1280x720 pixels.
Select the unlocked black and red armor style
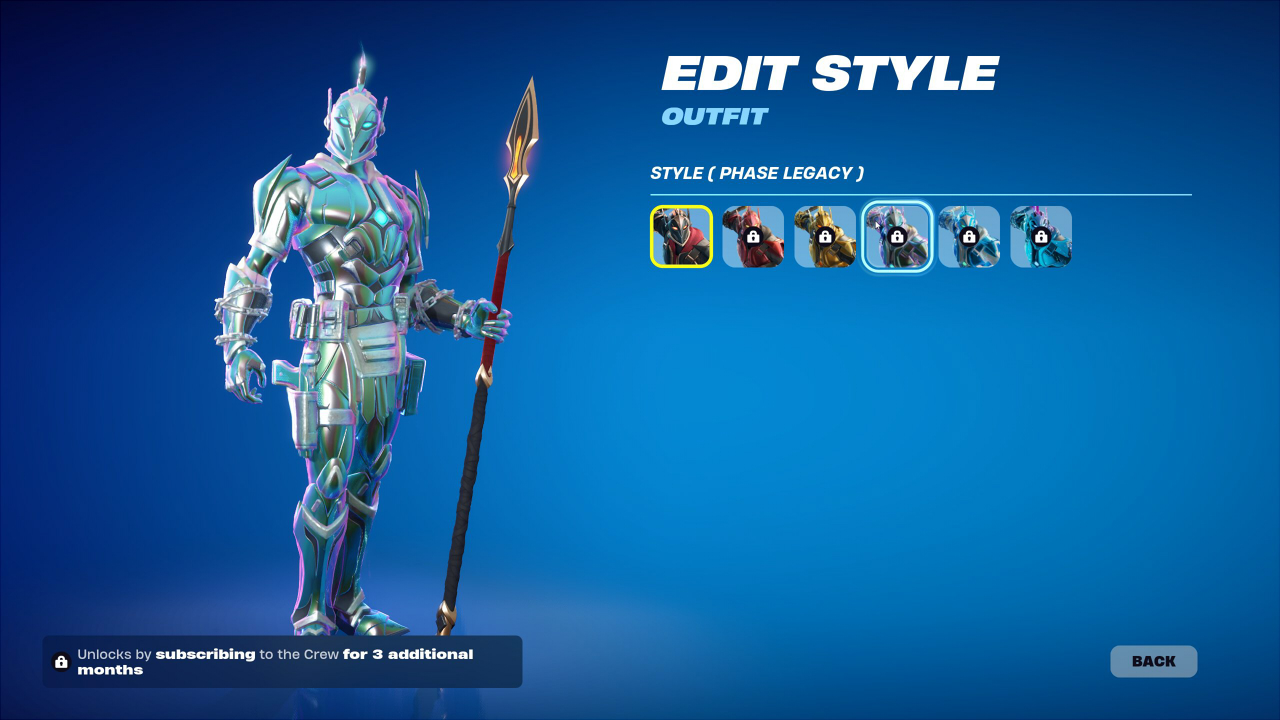coord(681,237)
